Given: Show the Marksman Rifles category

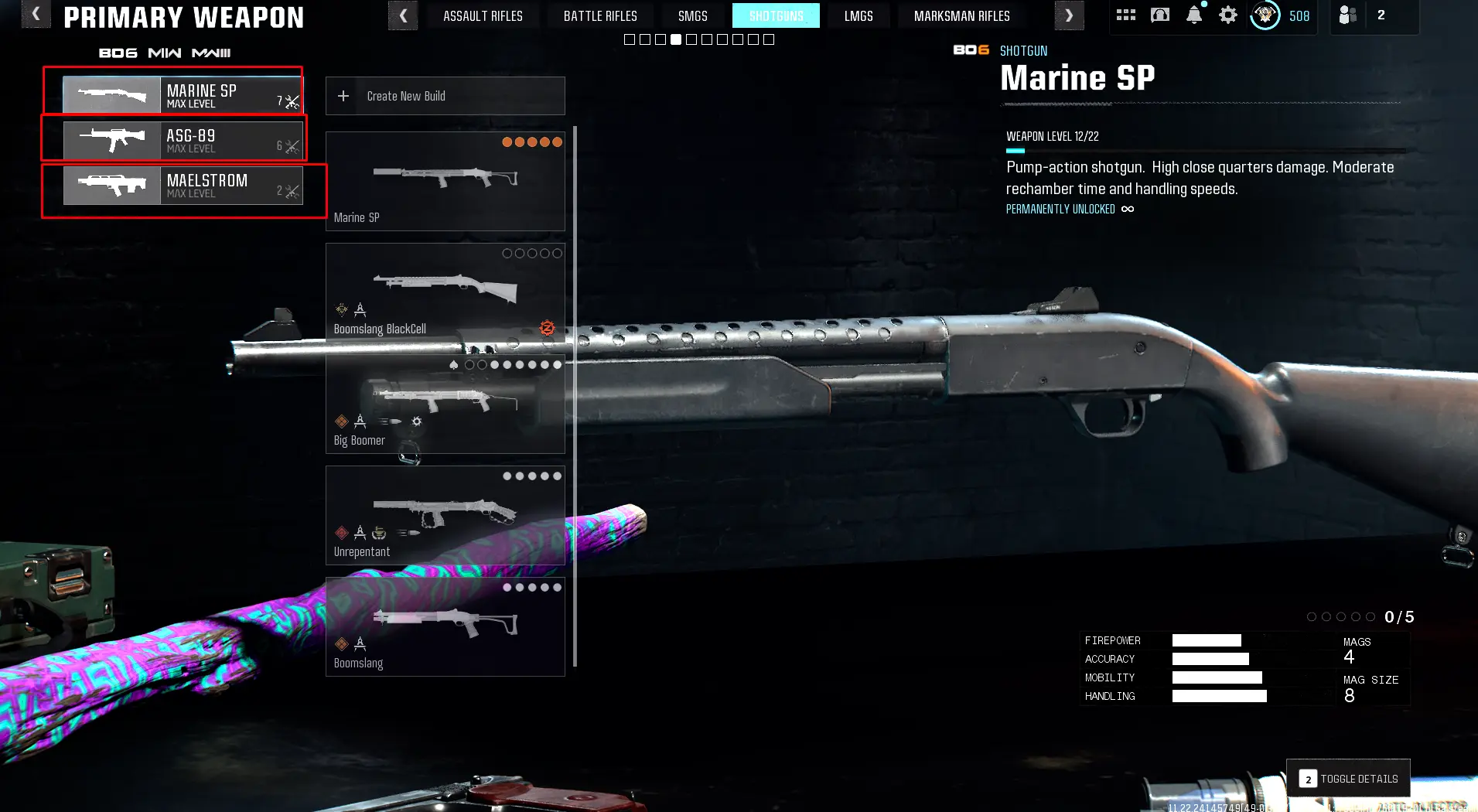Looking at the screenshot, I should (961, 16).
